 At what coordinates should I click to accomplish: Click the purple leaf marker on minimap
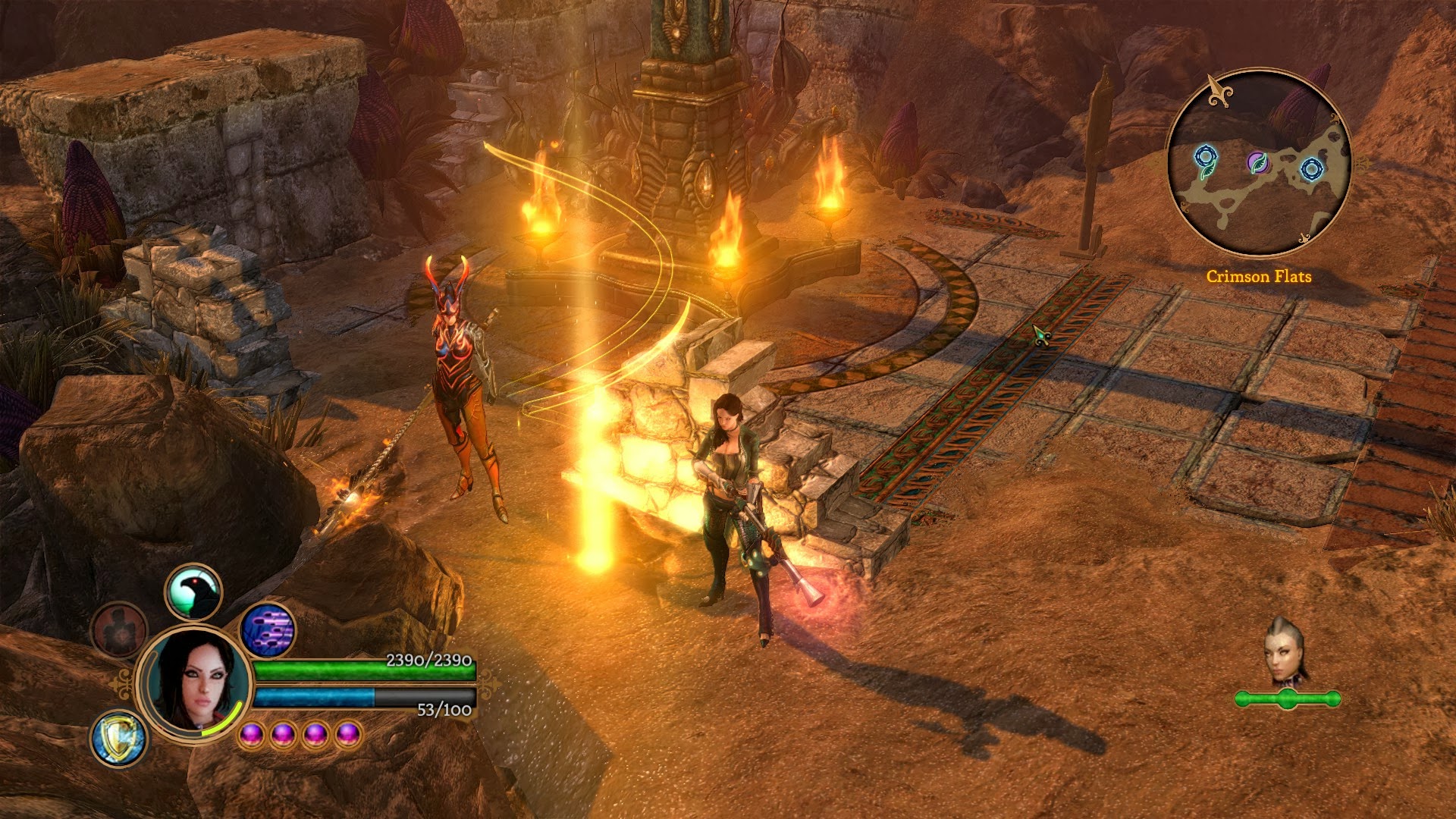click(1257, 162)
